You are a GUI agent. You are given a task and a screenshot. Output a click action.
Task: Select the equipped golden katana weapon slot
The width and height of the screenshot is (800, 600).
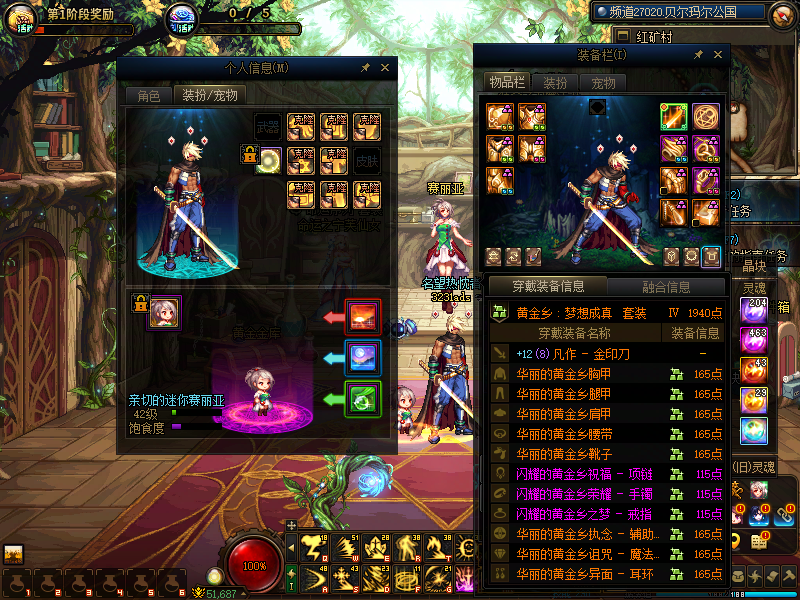pyautogui.click(x=673, y=117)
